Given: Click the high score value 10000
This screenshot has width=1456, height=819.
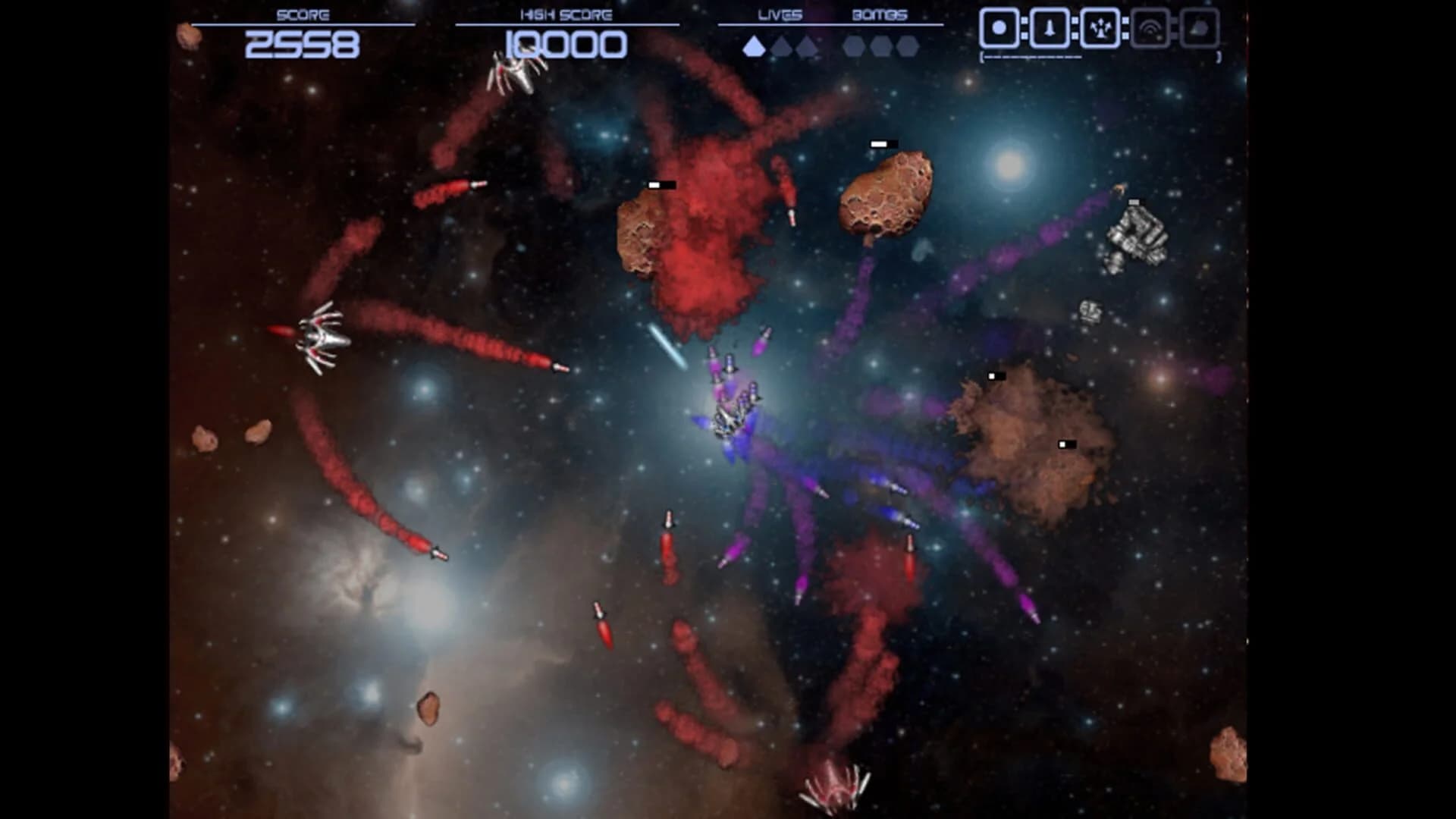Looking at the screenshot, I should 566,43.
